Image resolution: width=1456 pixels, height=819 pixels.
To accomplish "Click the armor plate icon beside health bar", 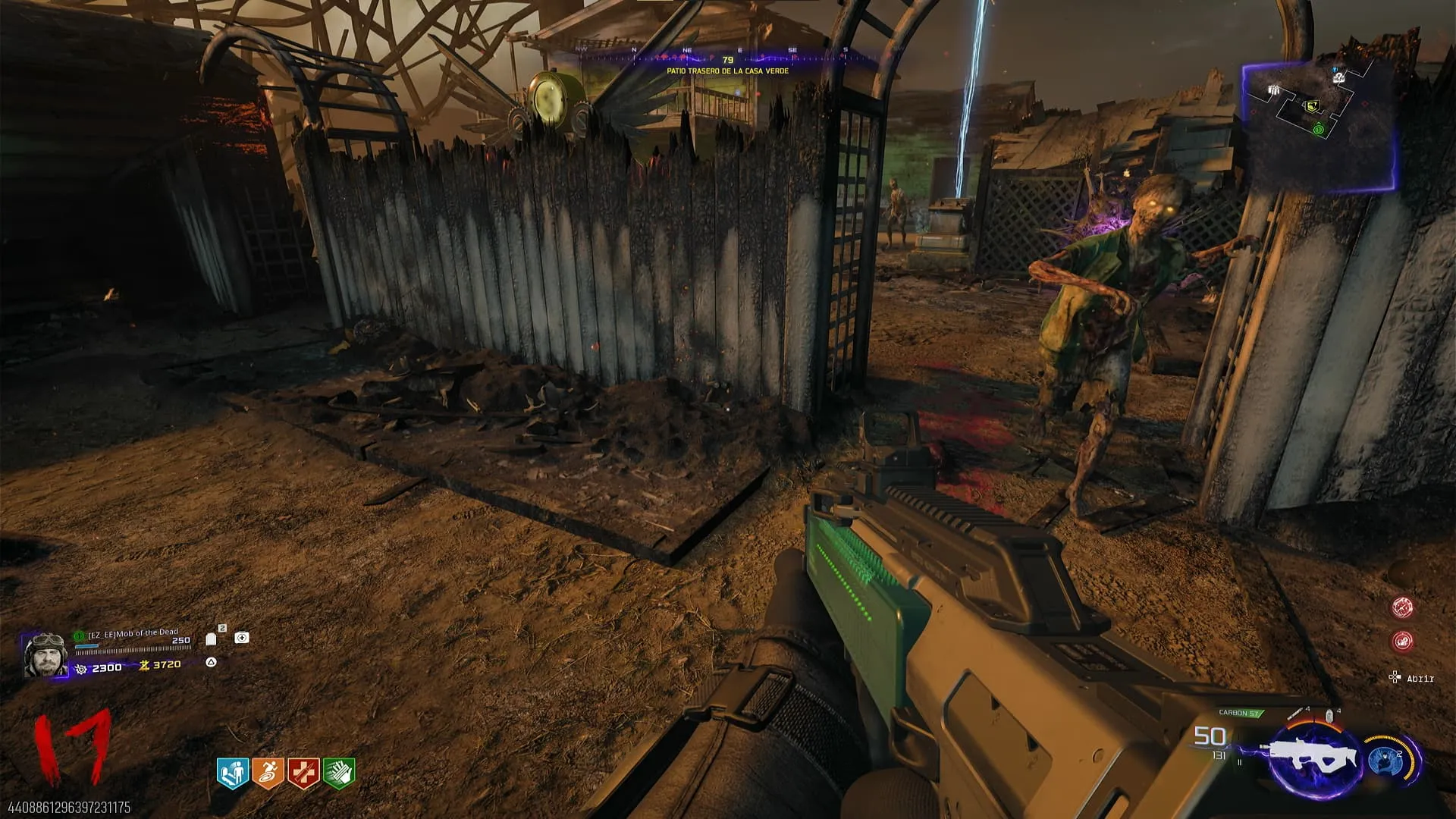I will tap(212, 639).
